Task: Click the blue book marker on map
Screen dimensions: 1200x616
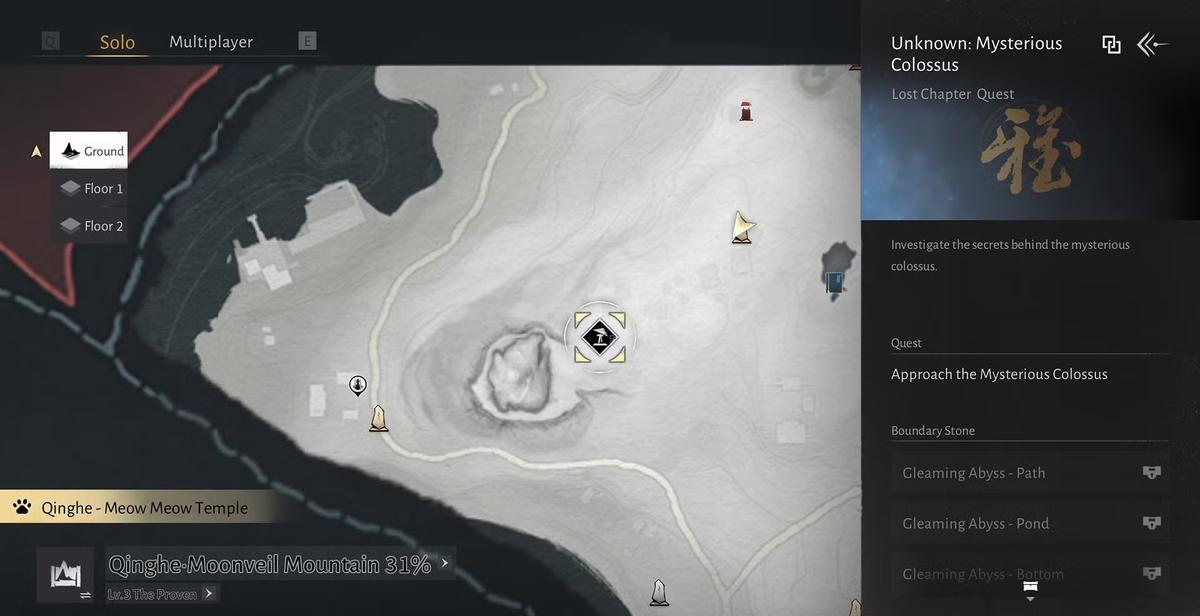Action: 835,282
